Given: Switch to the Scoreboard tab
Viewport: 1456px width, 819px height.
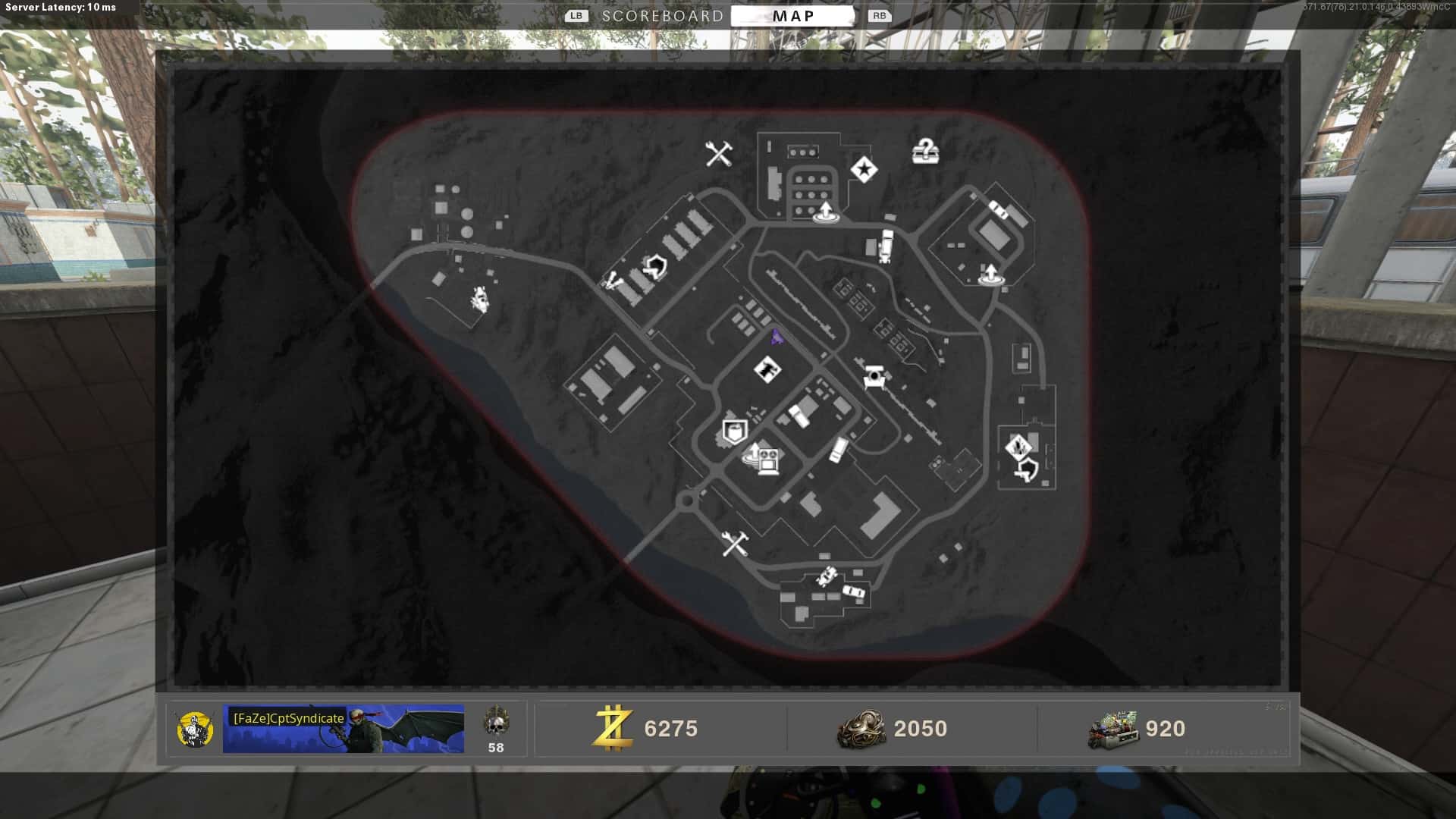Looking at the screenshot, I should (662, 16).
